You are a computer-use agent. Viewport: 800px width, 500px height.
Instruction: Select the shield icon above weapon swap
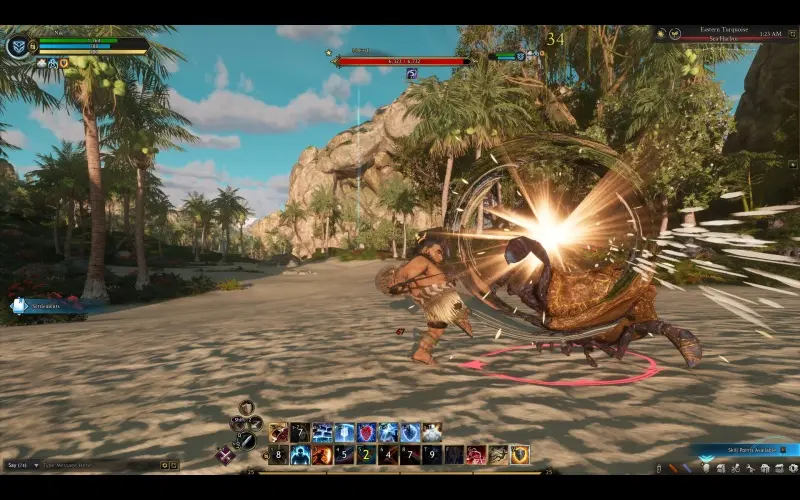(x=246, y=408)
